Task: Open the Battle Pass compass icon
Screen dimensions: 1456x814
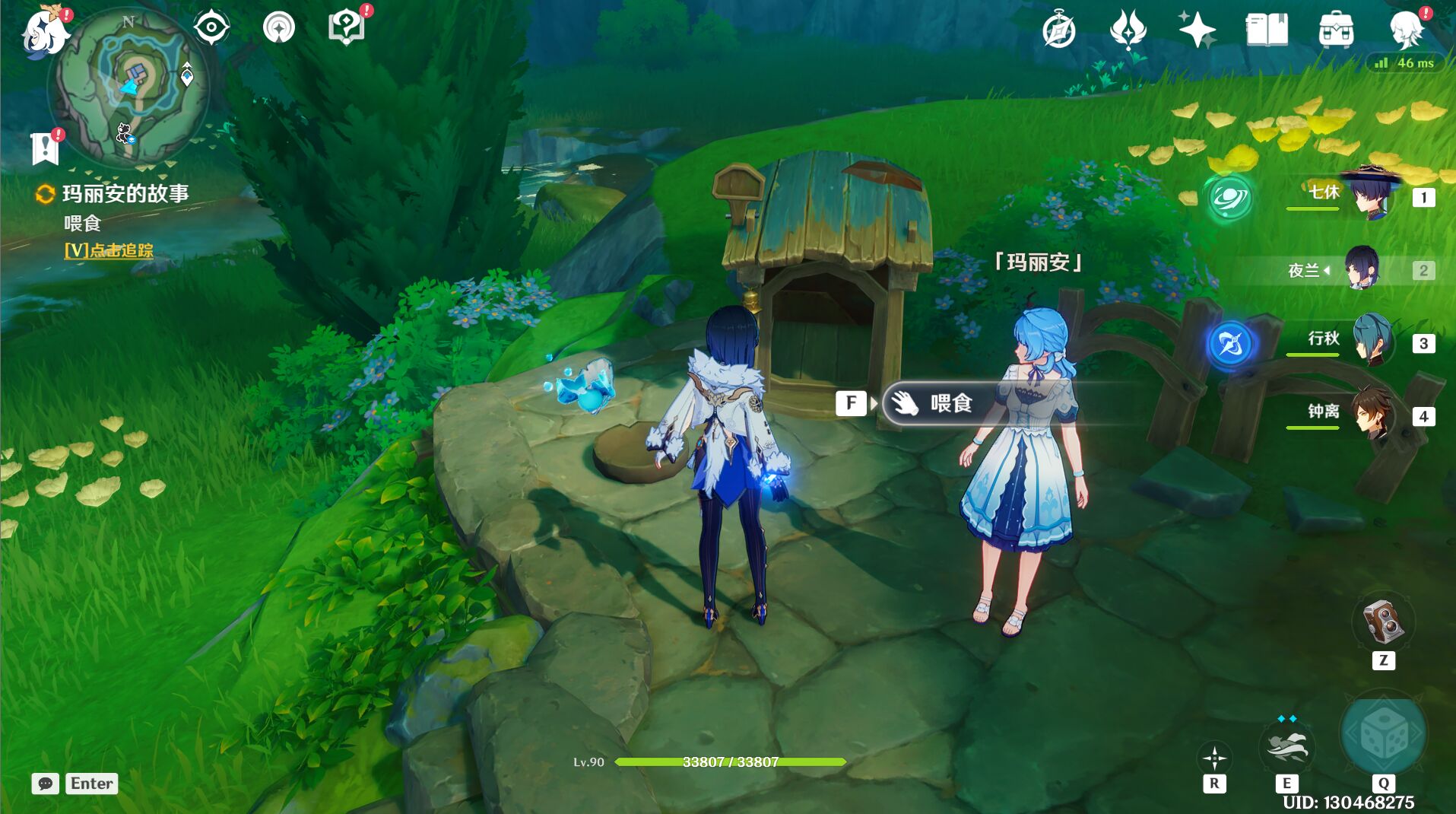Action: tap(1061, 30)
